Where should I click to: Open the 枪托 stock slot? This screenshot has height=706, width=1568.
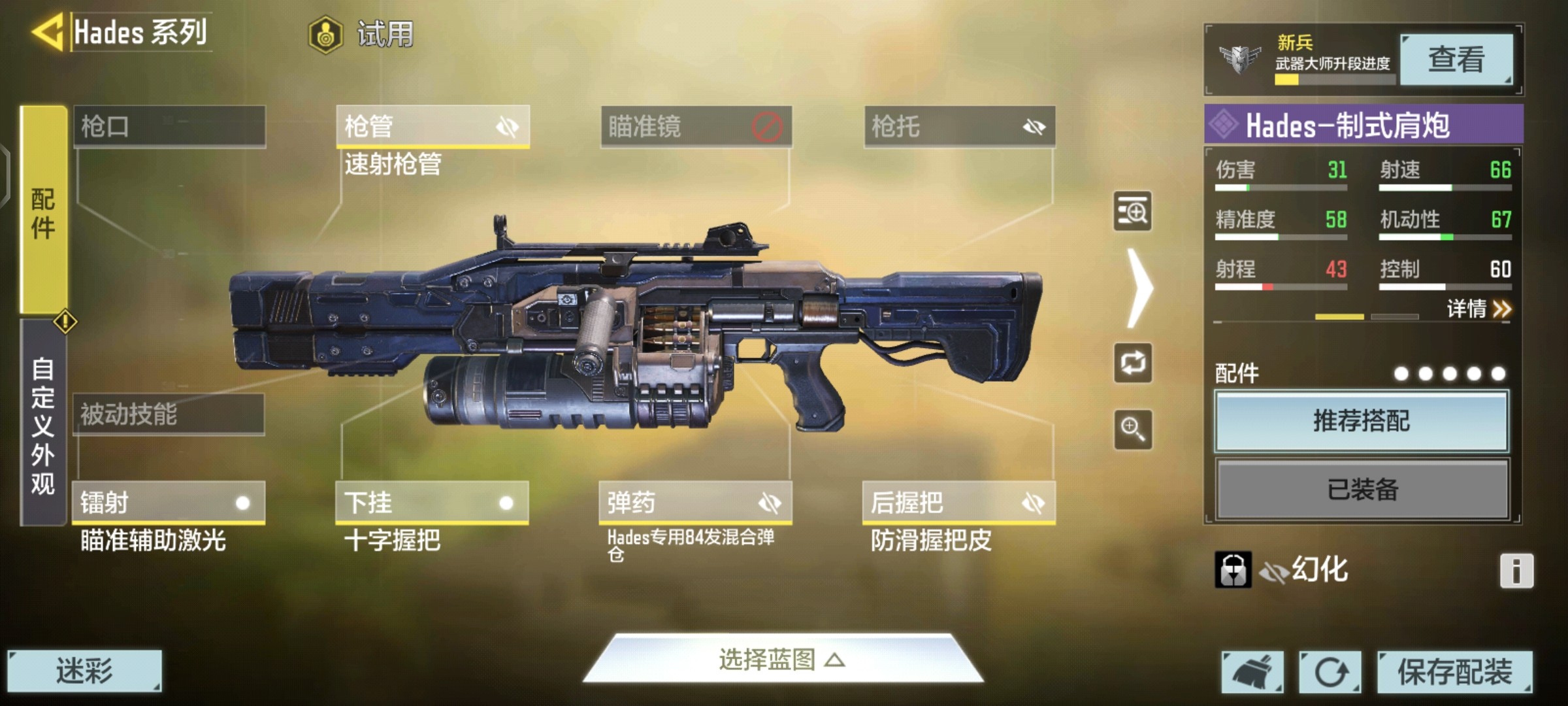point(959,126)
